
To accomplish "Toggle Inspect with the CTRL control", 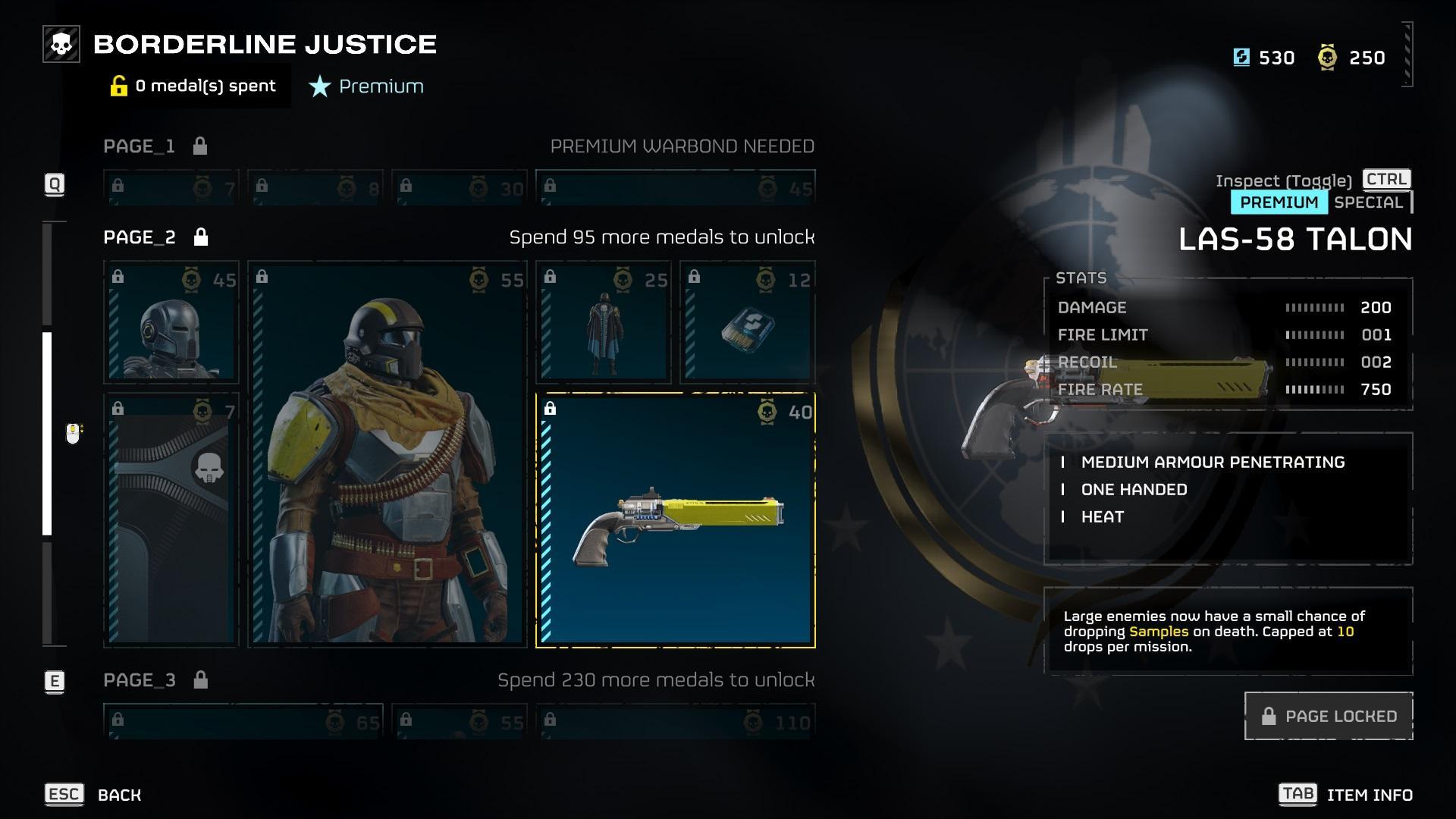I will pos(1387,180).
